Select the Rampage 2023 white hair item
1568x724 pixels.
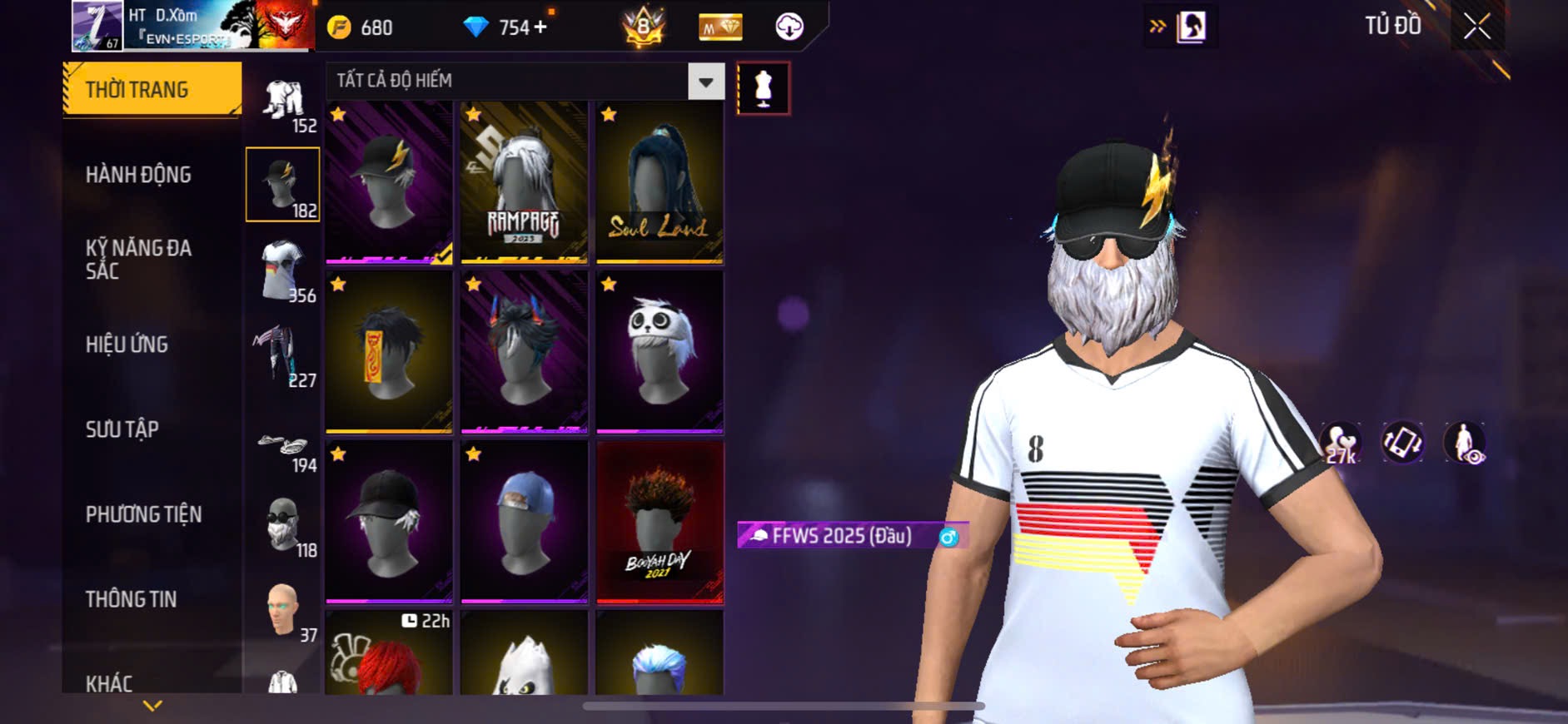click(524, 183)
